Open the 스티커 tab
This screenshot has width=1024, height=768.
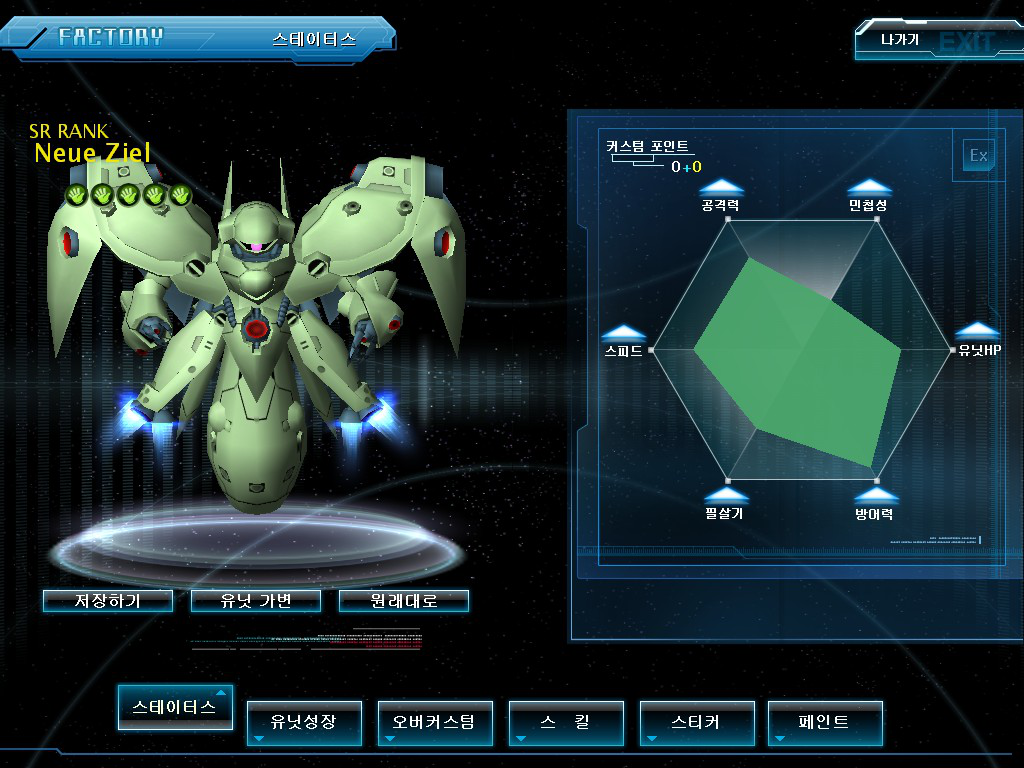point(696,722)
